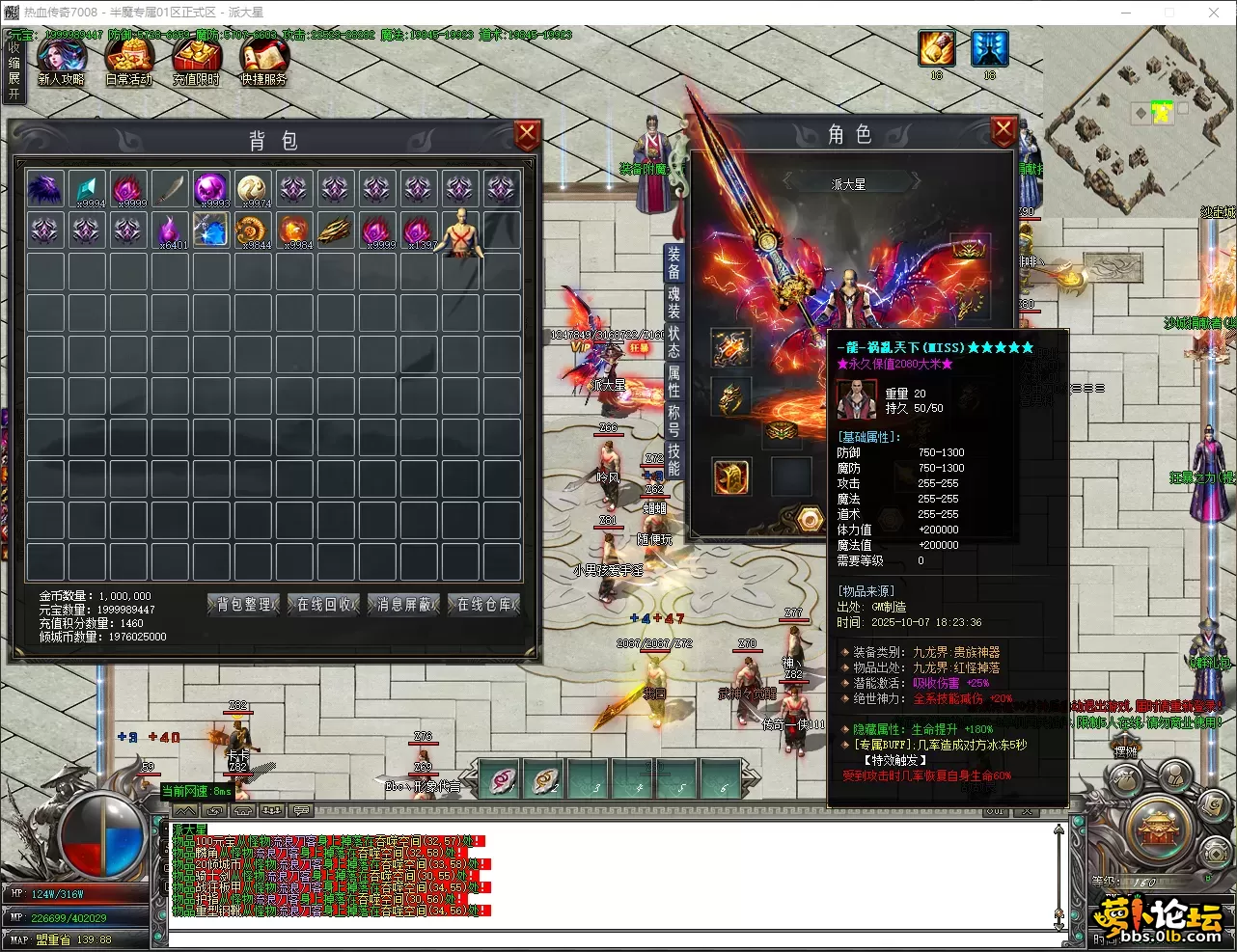Image resolution: width=1237 pixels, height=952 pixels.
Task: Close the 背包 backpack window
Action: (x=527, y=135)
